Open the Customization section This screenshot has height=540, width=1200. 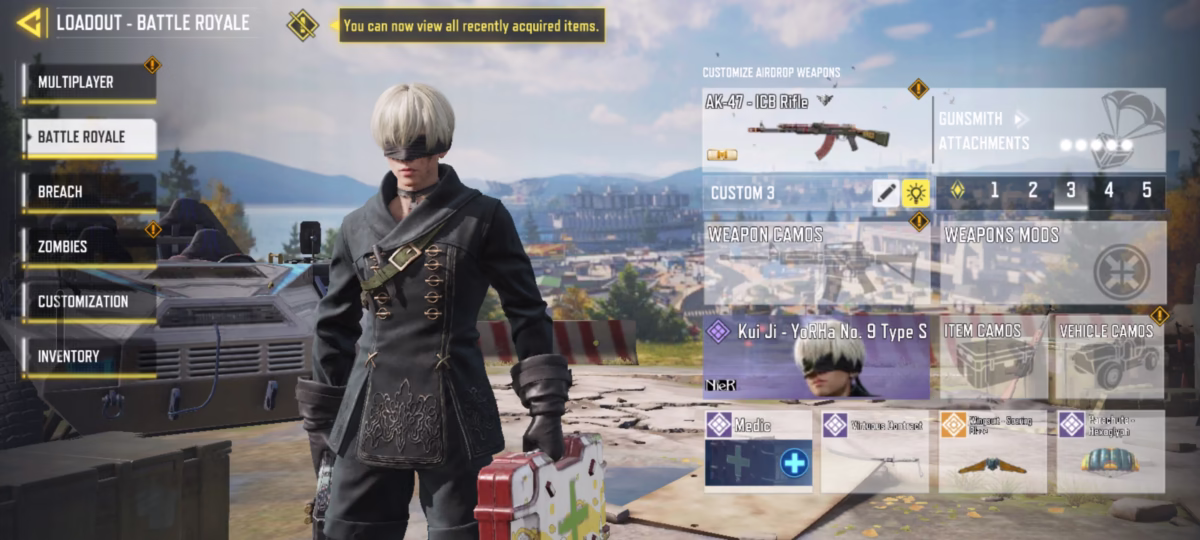pos(89,301)
